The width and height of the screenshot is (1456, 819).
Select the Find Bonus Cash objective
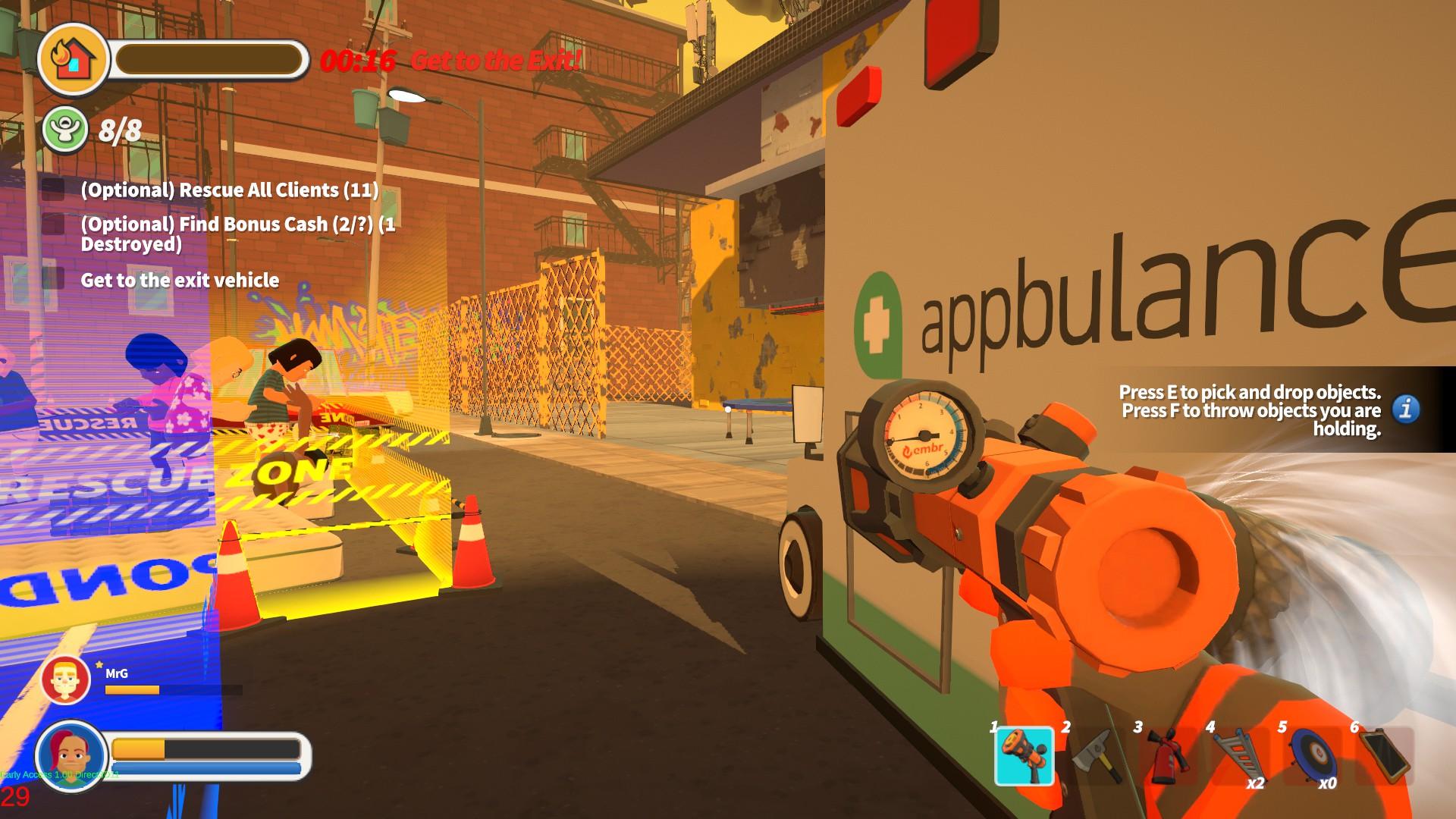tap(237, 234)
